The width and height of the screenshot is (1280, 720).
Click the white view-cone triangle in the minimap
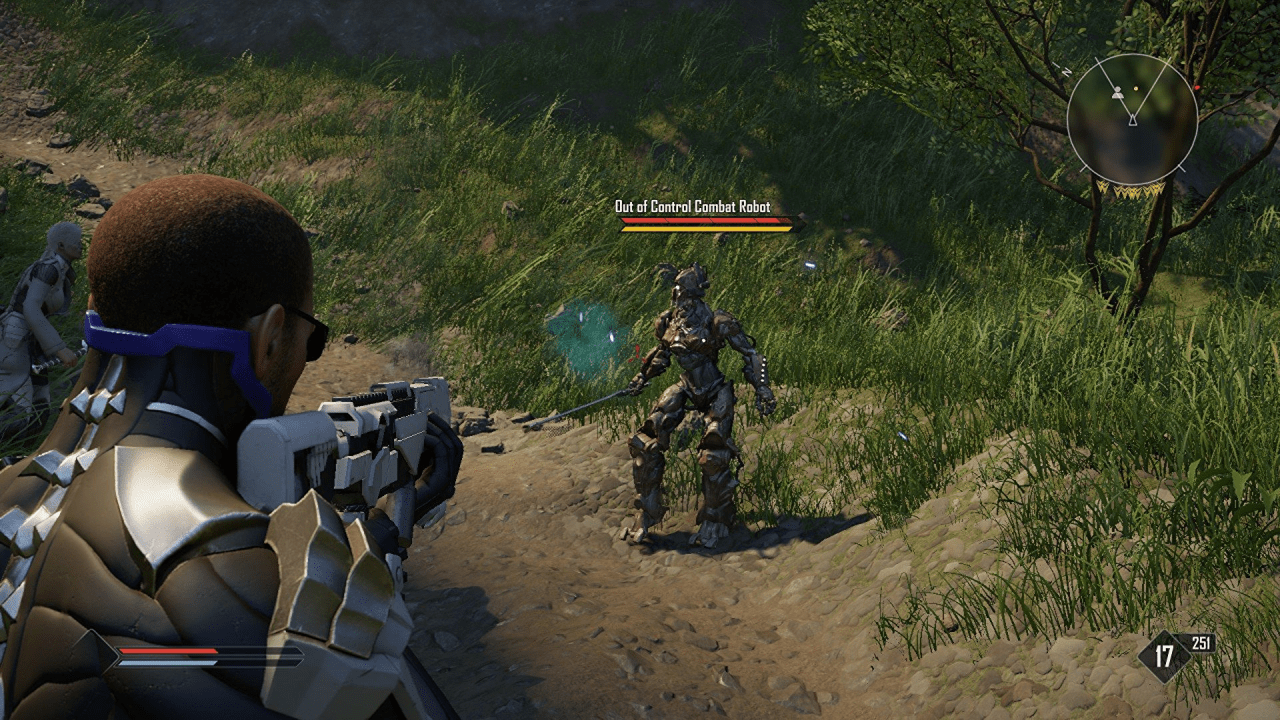click(x=1132, y=121)
